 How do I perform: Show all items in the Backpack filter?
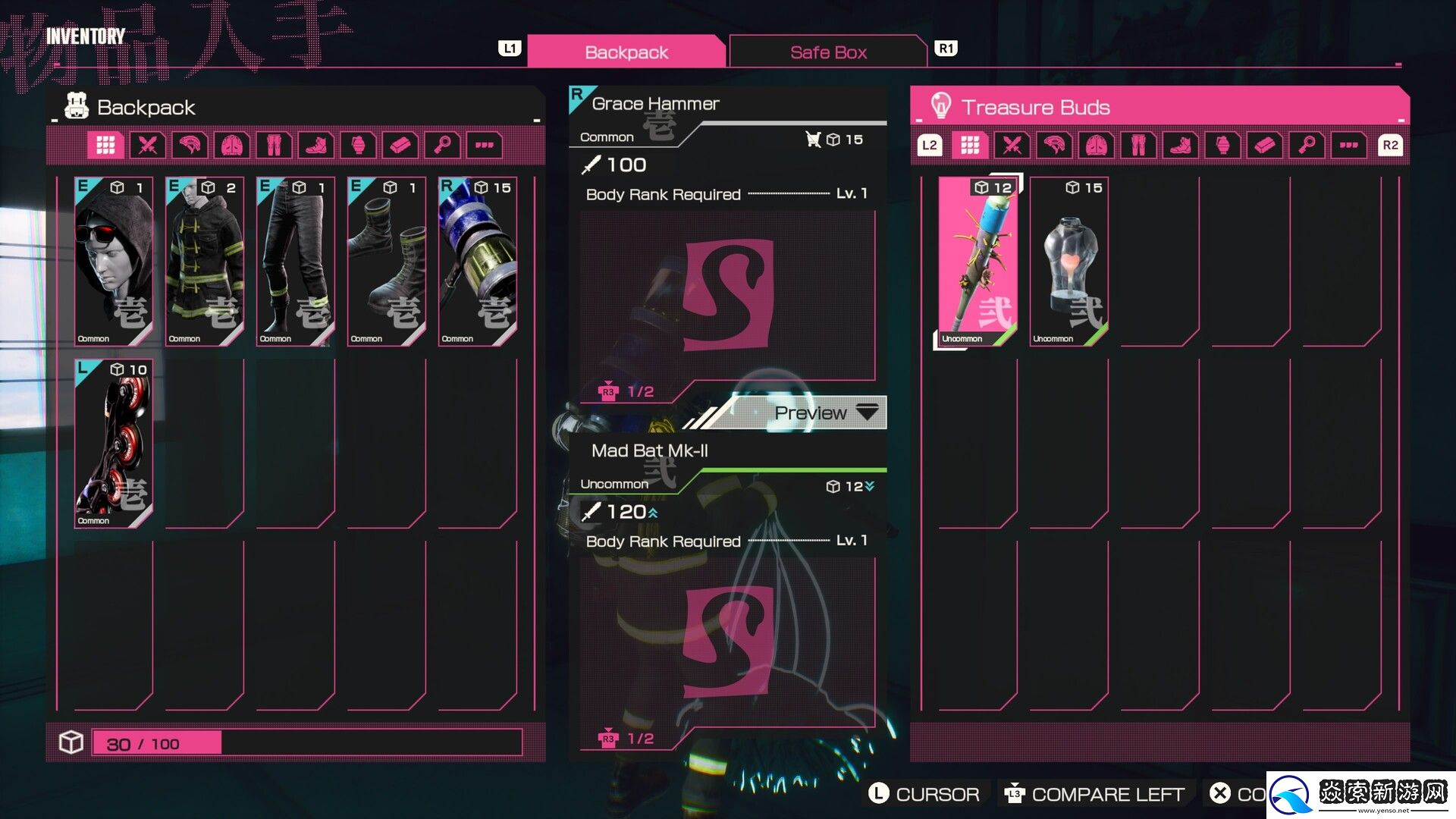[x=105, y=145]
